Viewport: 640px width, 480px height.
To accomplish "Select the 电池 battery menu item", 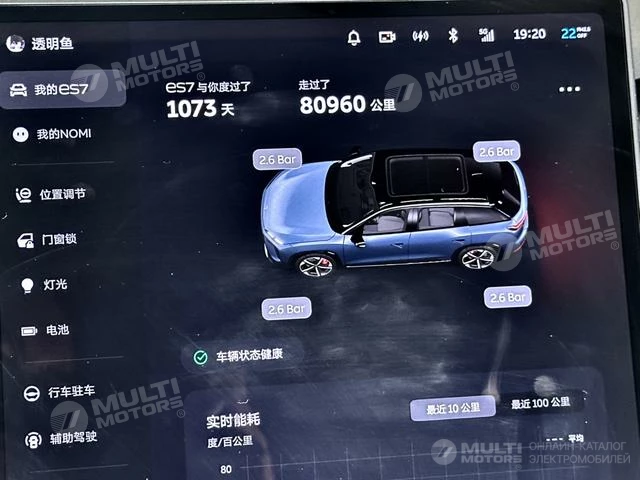I will click(56, 330).
